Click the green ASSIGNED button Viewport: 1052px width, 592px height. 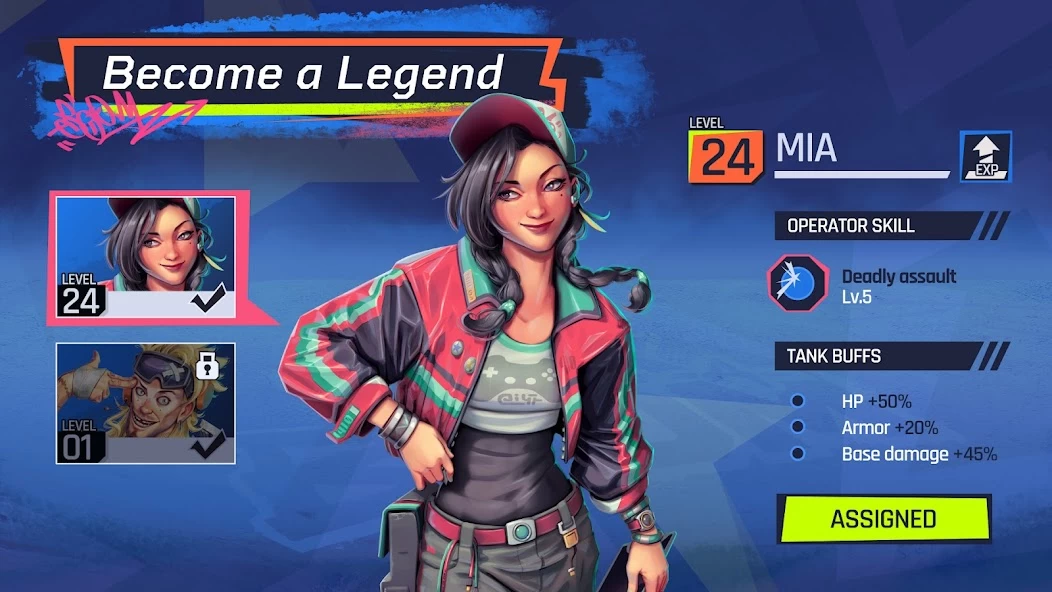point(884,519)
